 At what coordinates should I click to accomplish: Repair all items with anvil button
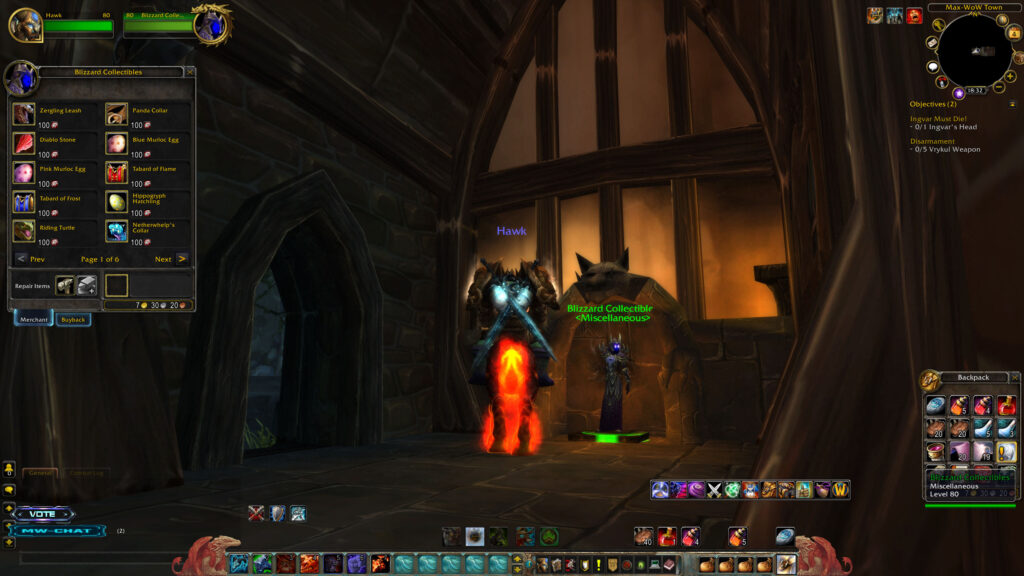pyautogui.click(x=87, y=285)
